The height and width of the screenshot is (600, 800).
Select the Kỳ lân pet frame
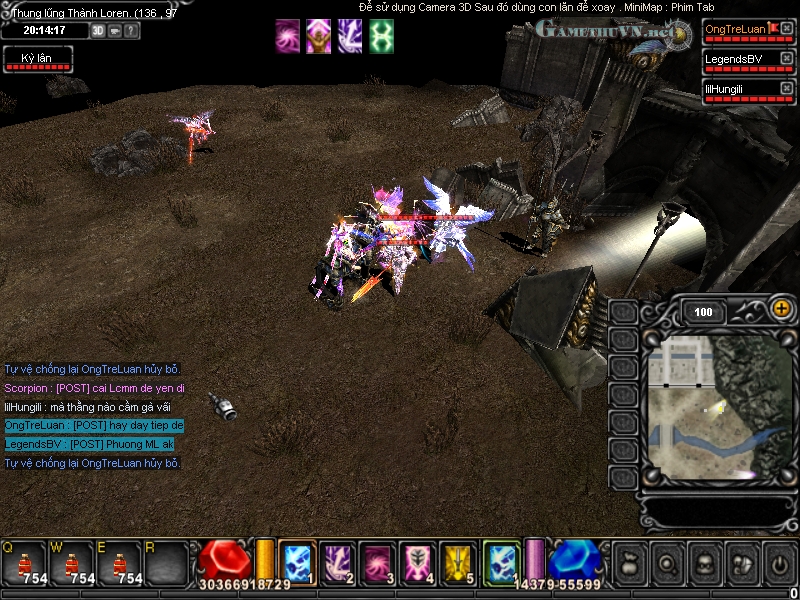point(37,60)
